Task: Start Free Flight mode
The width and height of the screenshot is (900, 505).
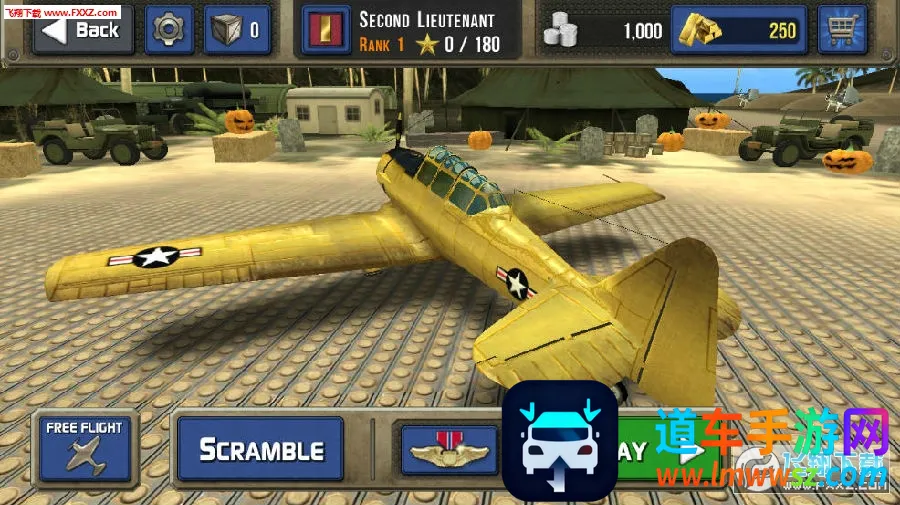Action: [84, 446]
